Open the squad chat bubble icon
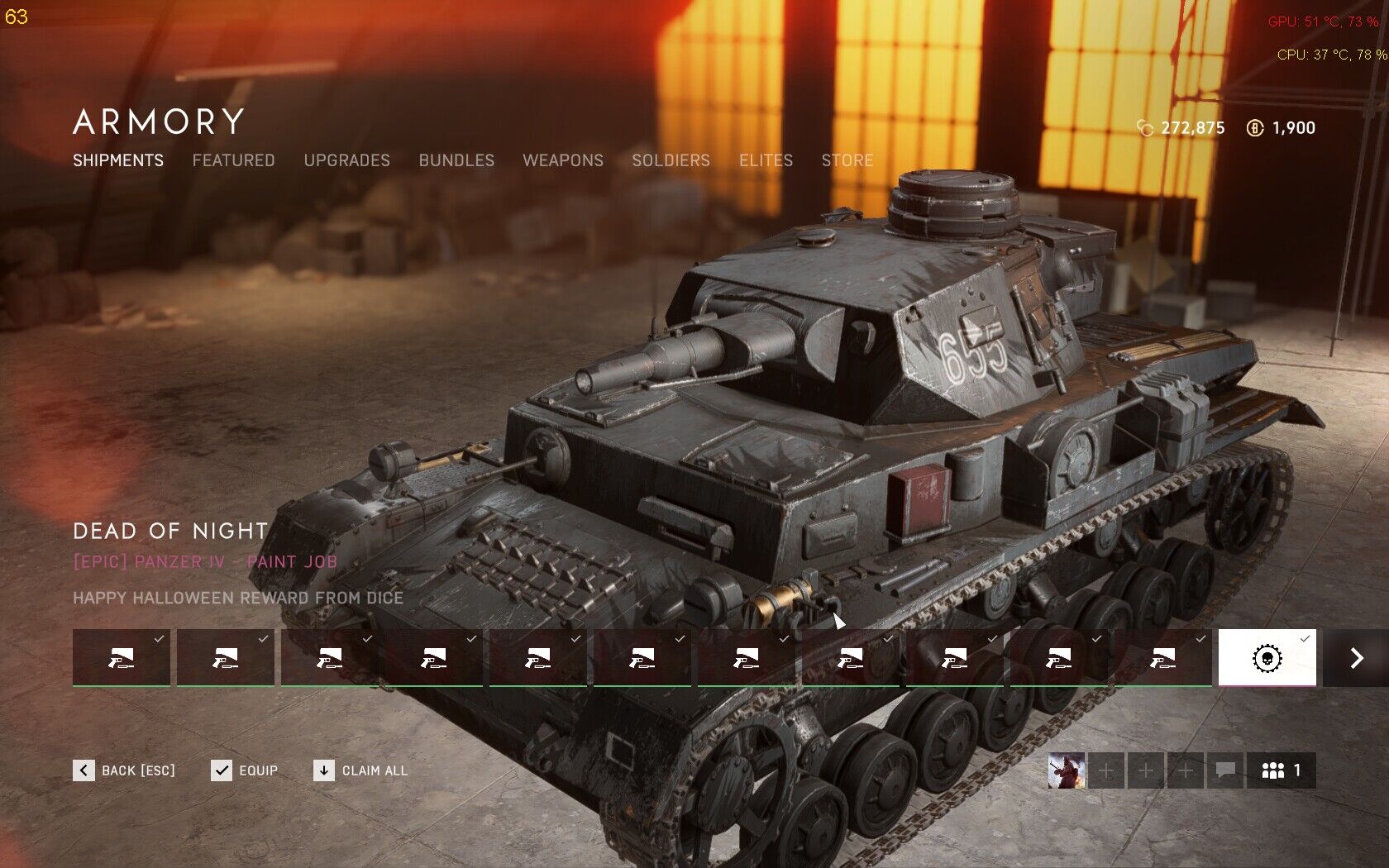 pos(1225,770)
